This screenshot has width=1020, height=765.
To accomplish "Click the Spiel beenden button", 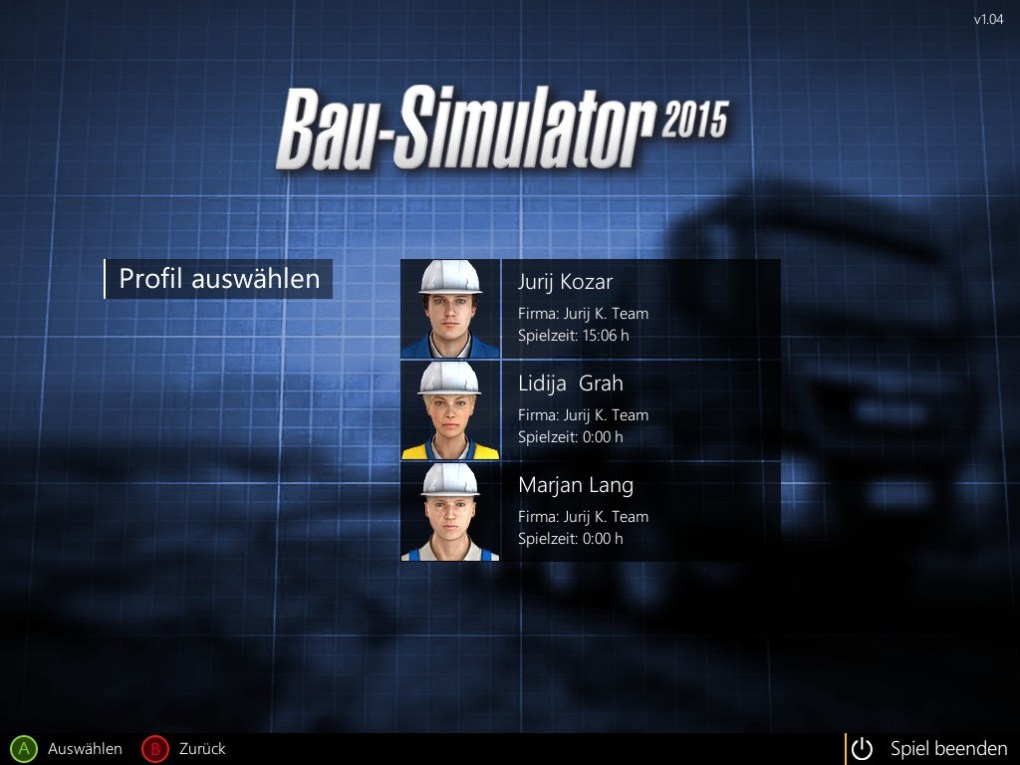I will point(932,748).
